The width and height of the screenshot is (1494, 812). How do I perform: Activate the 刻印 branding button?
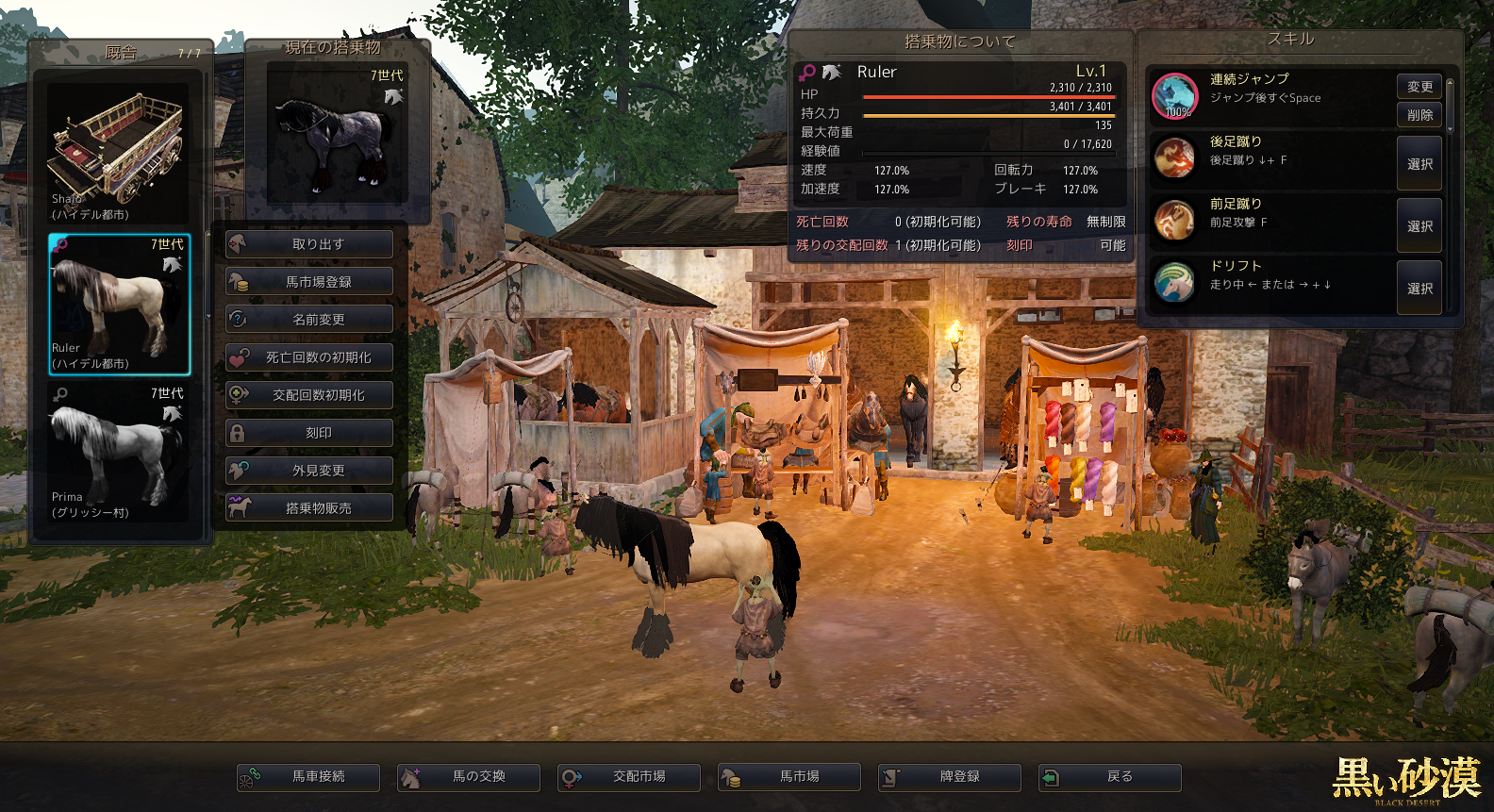309,433
